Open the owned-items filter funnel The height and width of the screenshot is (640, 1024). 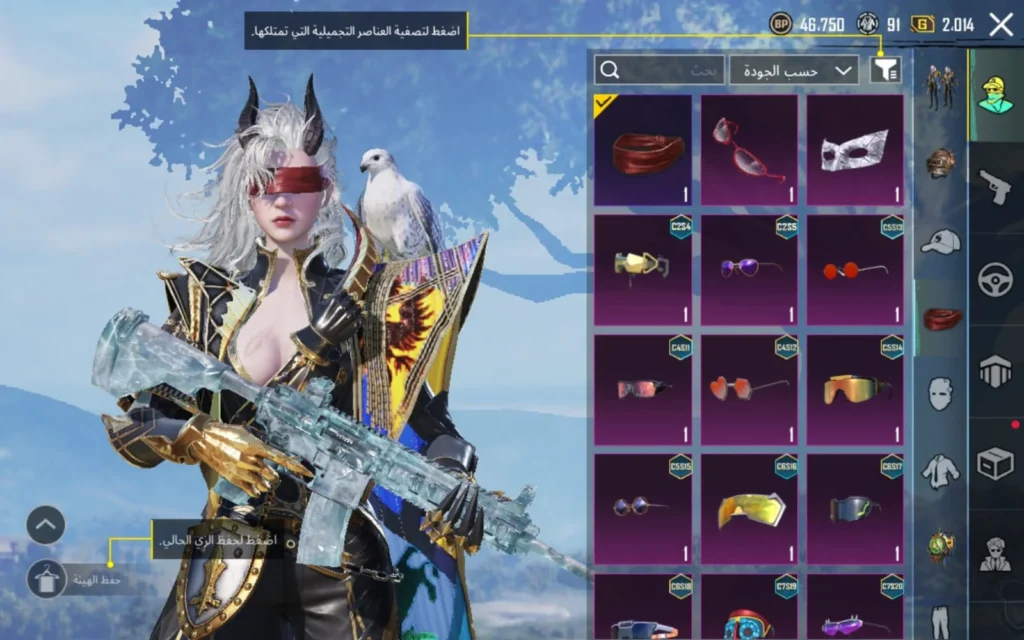(x=885, y=69)
